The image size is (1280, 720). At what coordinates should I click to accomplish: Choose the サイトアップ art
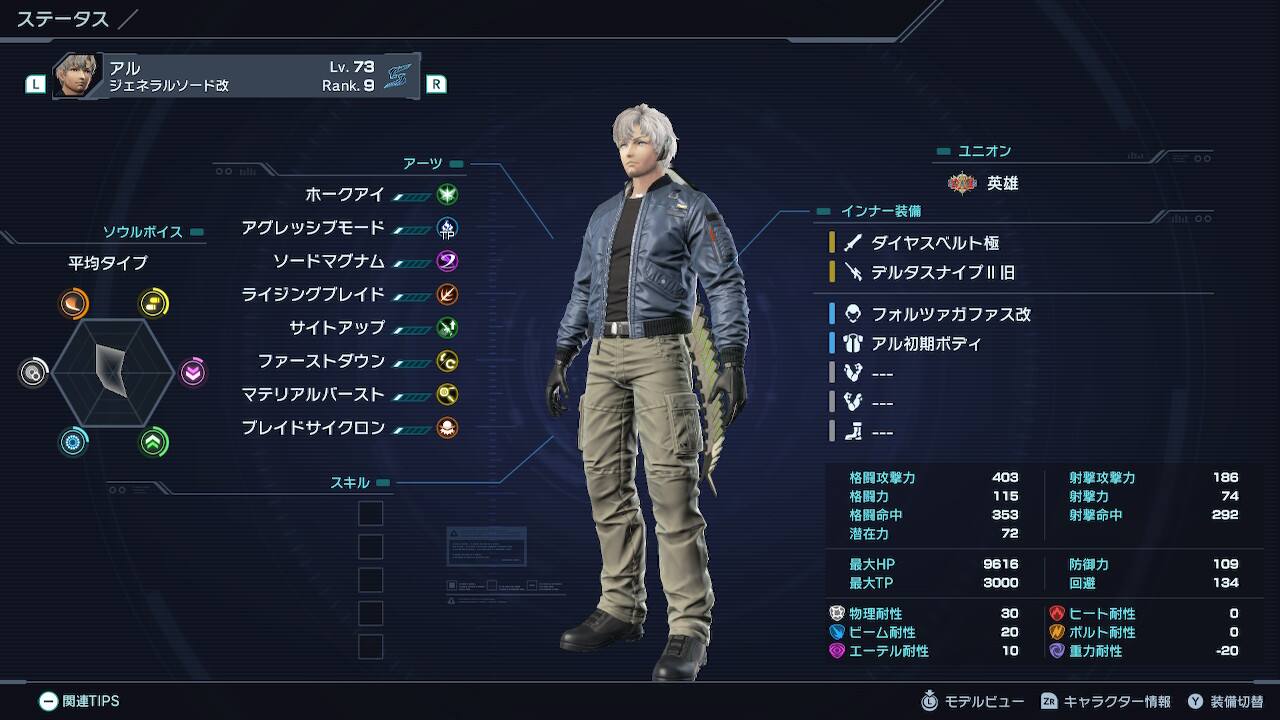coord(337,327)
